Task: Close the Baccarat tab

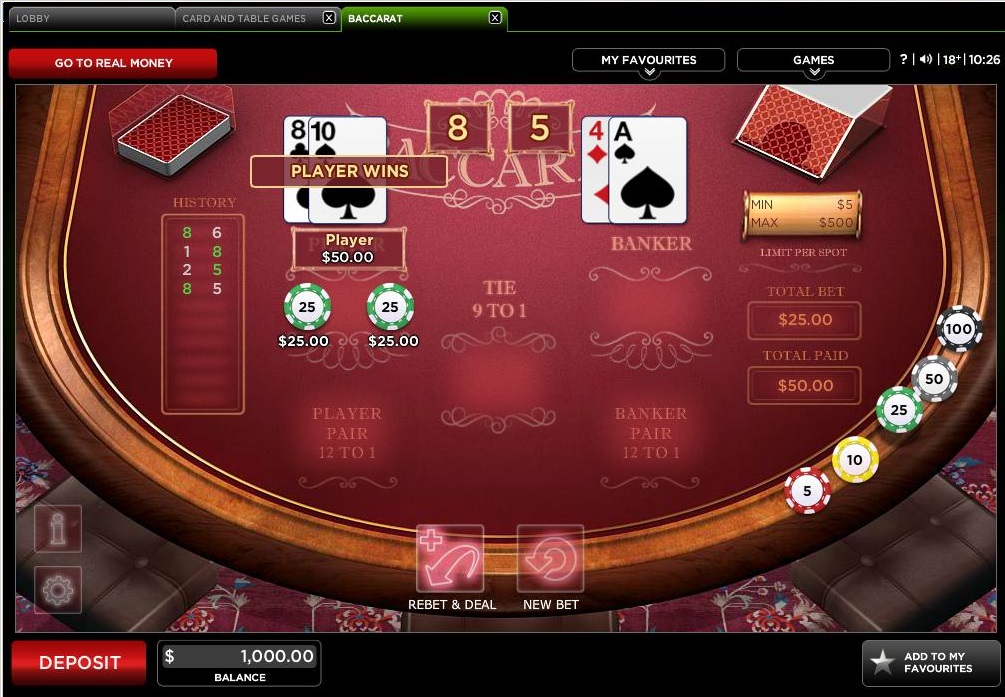Action: coord(494,18)
